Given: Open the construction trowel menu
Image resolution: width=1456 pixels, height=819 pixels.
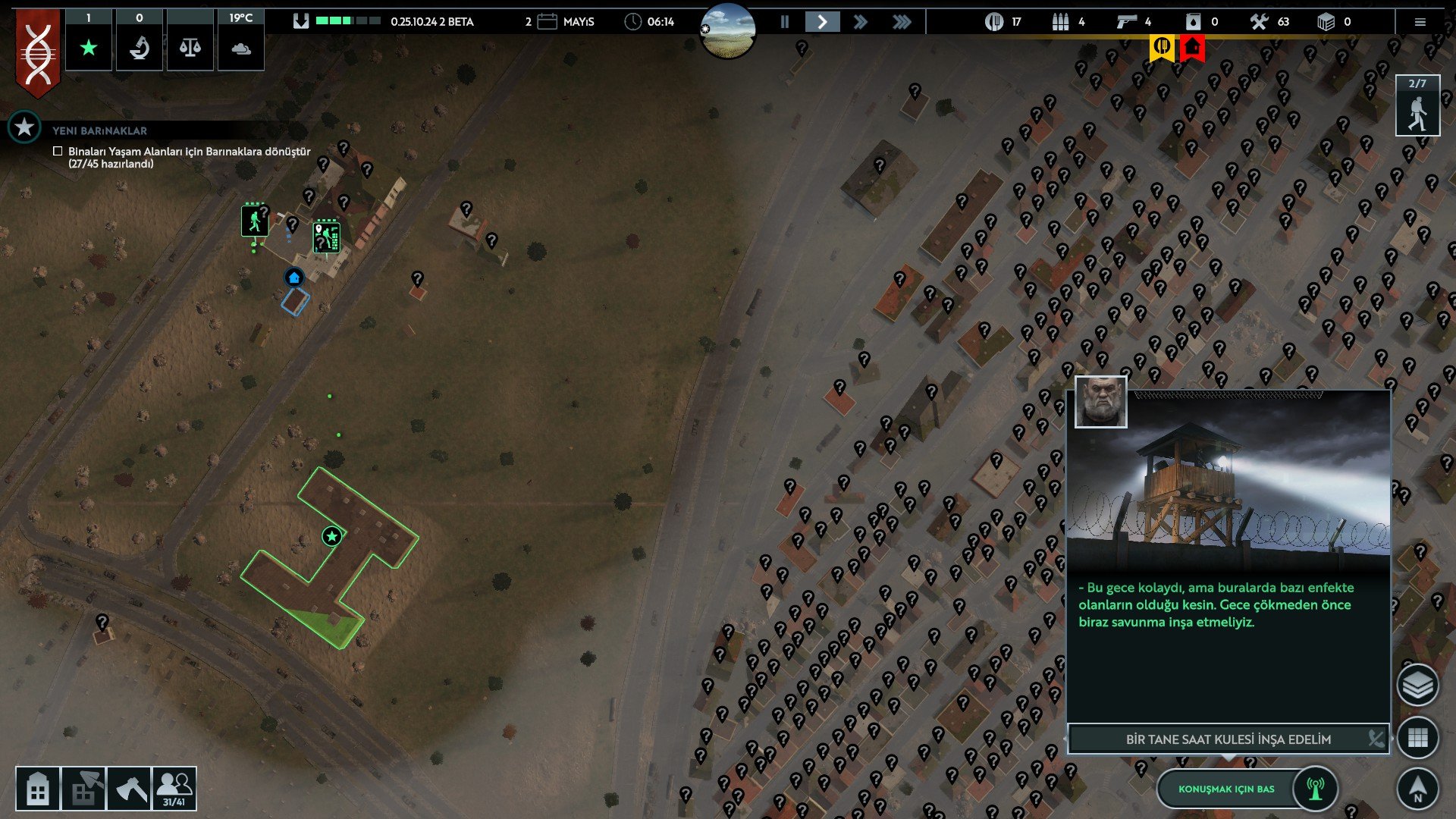Looking at the screenshot, I should [x=83, y=789].
